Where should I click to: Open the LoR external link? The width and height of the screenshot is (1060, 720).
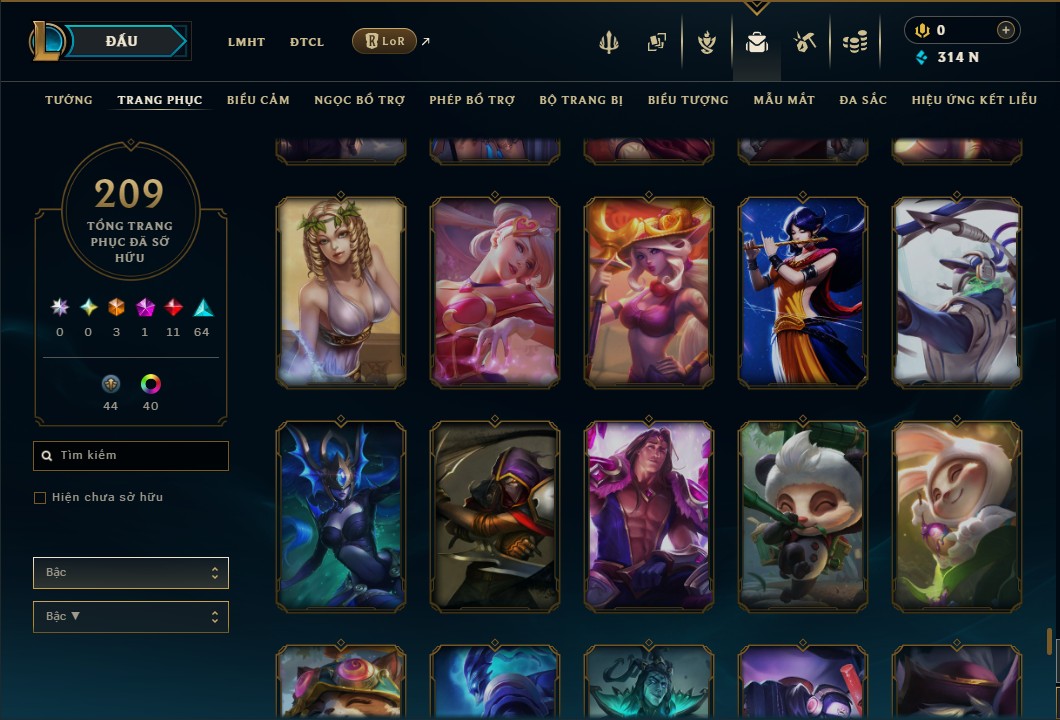385,41
